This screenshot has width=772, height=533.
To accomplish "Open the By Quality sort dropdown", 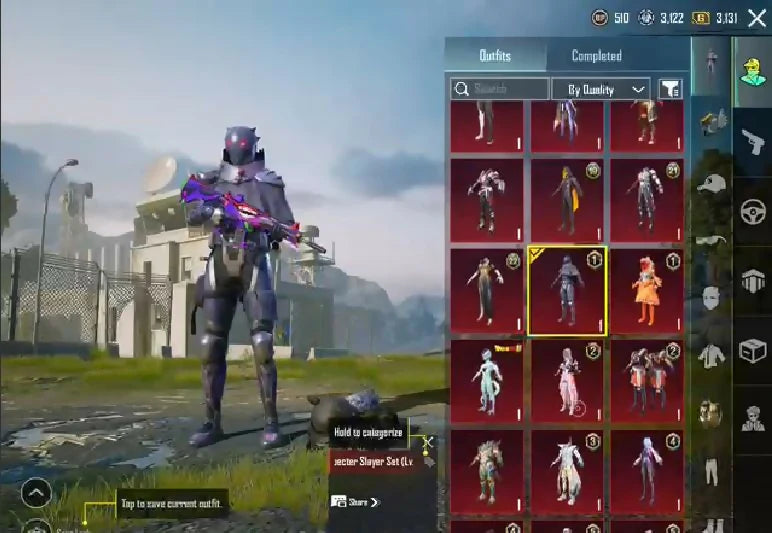I will point(601,89).
